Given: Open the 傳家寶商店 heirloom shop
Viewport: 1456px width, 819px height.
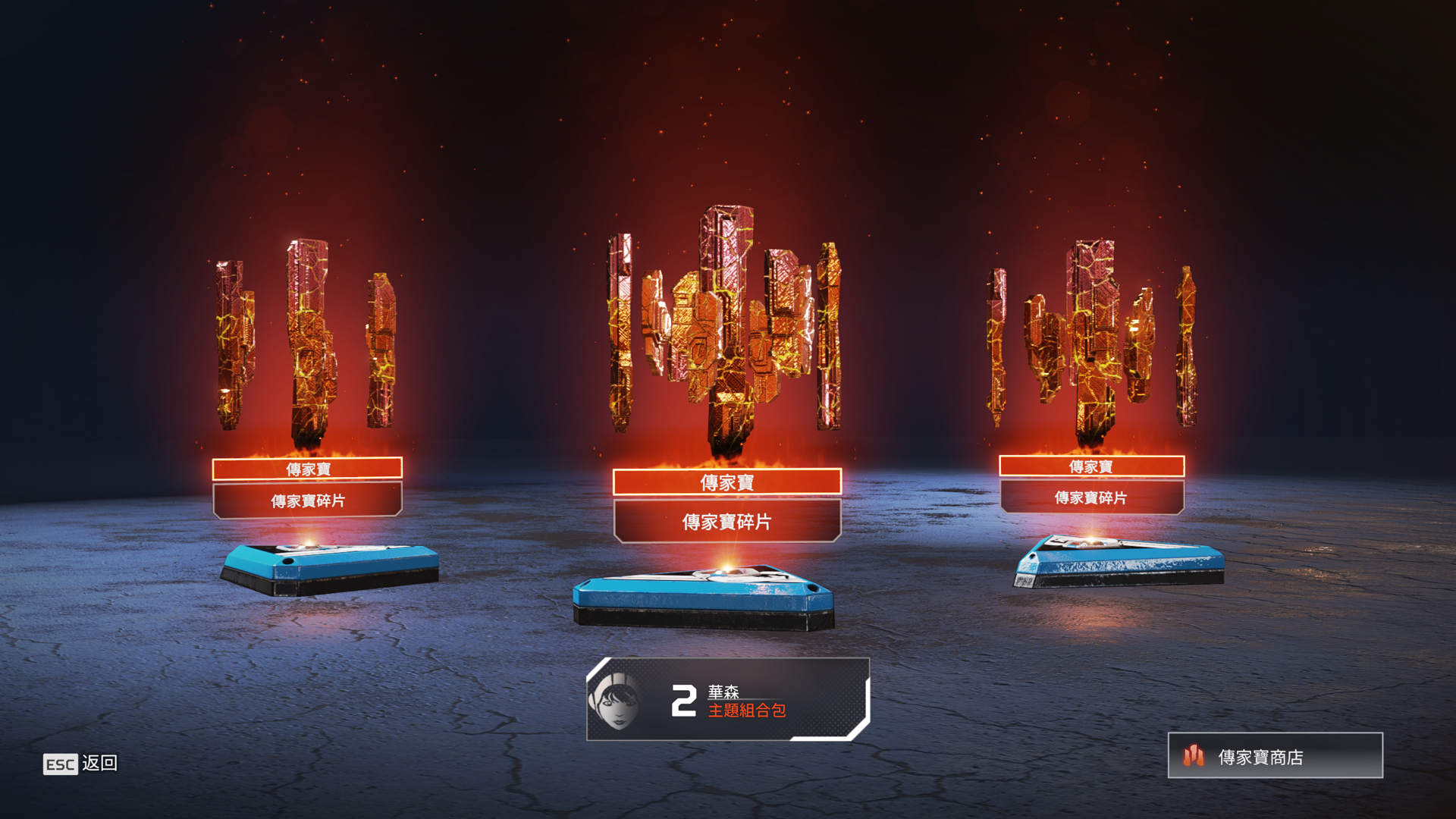Looking at the screenshot, I should (x=1275, y=756).
